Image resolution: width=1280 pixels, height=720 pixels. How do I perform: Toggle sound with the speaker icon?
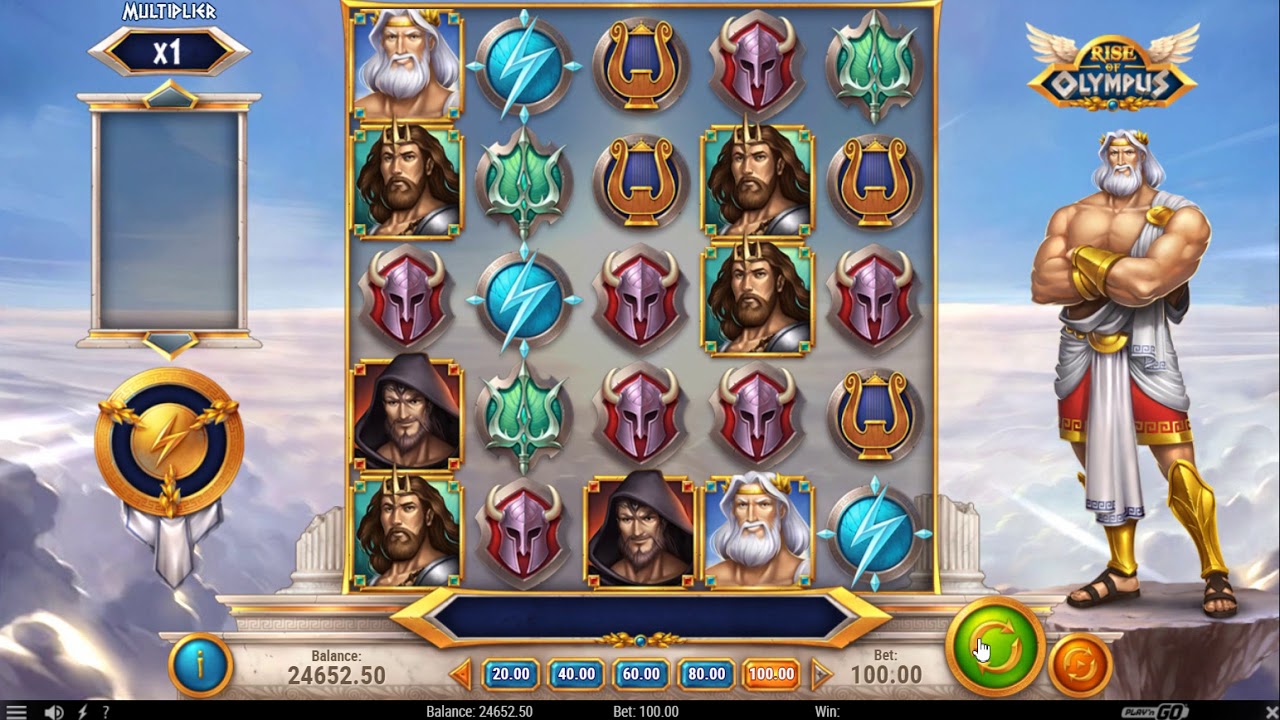click(55, 712)
